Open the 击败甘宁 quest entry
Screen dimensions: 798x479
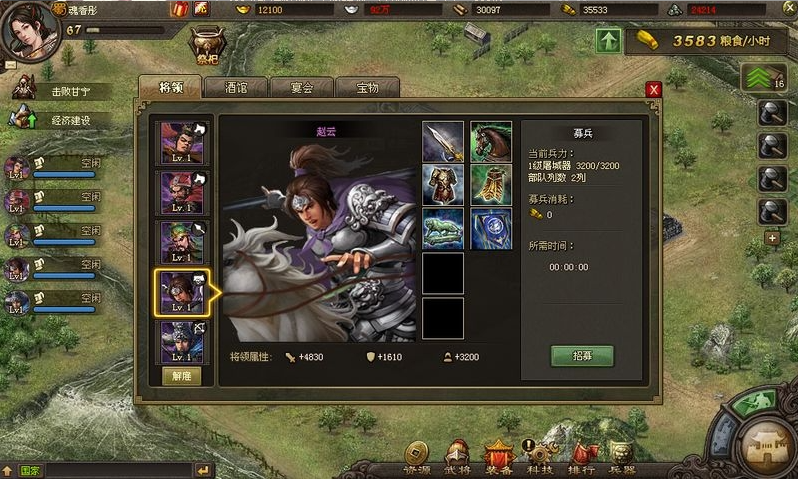click(x=70, y=91)
